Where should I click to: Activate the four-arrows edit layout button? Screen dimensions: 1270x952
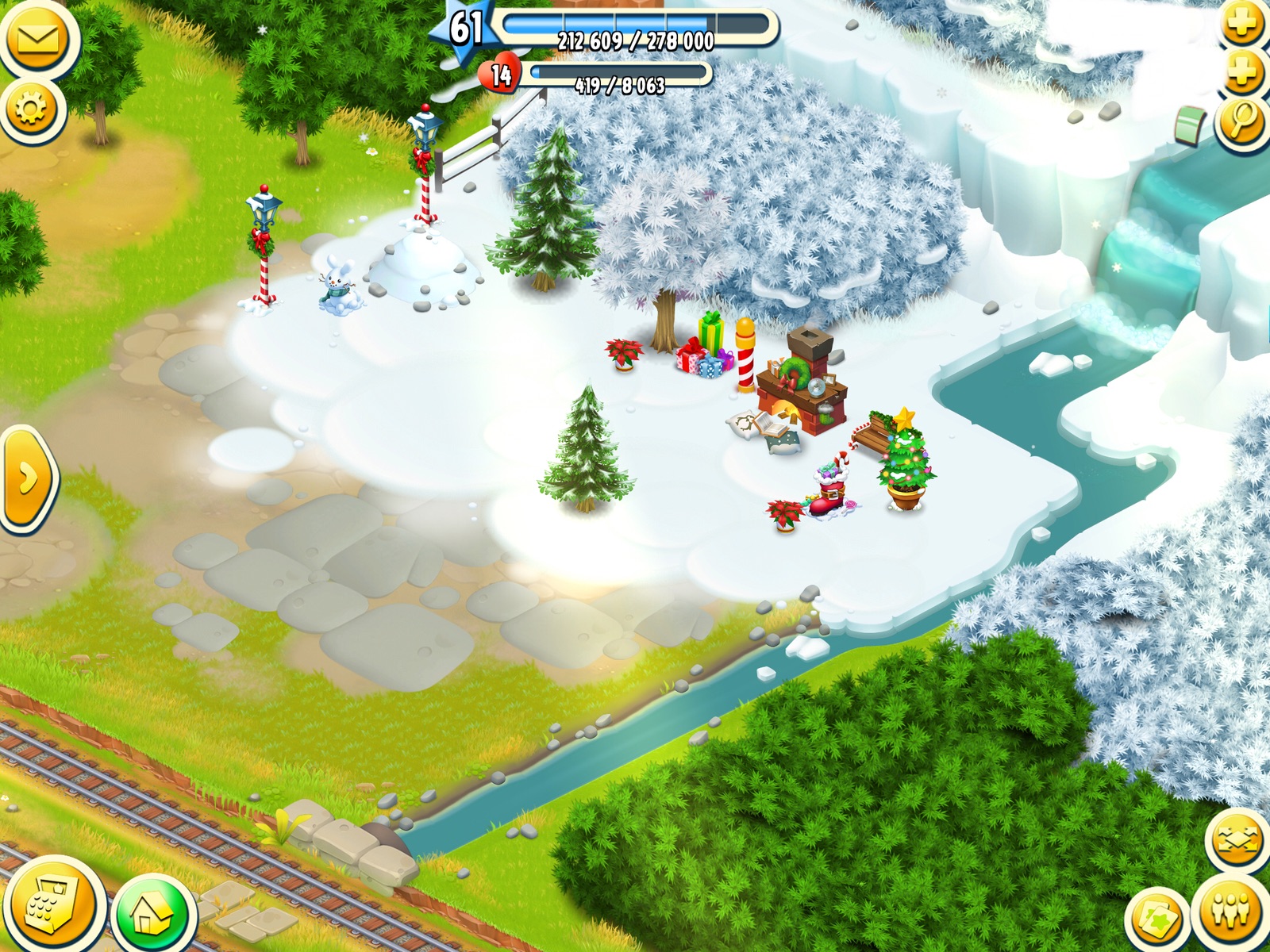pyautogui.click(x=1237, y=841)
